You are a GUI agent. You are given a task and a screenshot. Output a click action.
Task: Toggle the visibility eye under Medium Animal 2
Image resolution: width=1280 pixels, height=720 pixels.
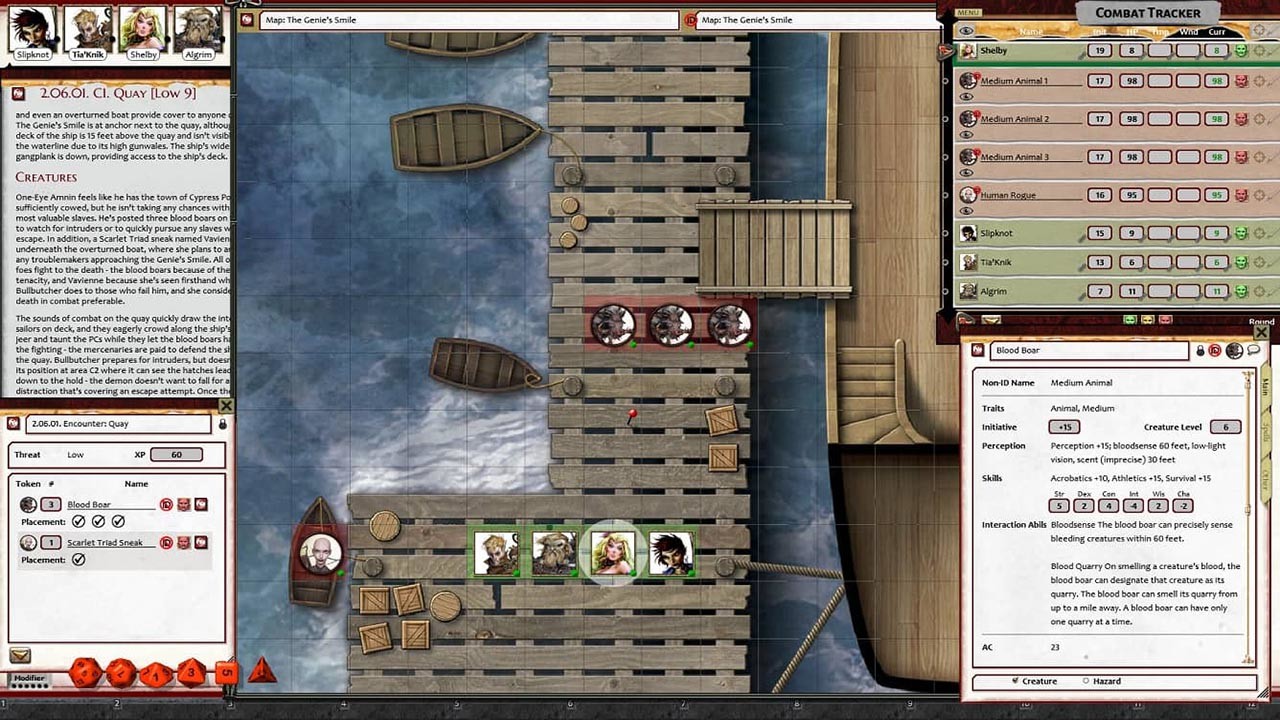click(x=965, y=133)
